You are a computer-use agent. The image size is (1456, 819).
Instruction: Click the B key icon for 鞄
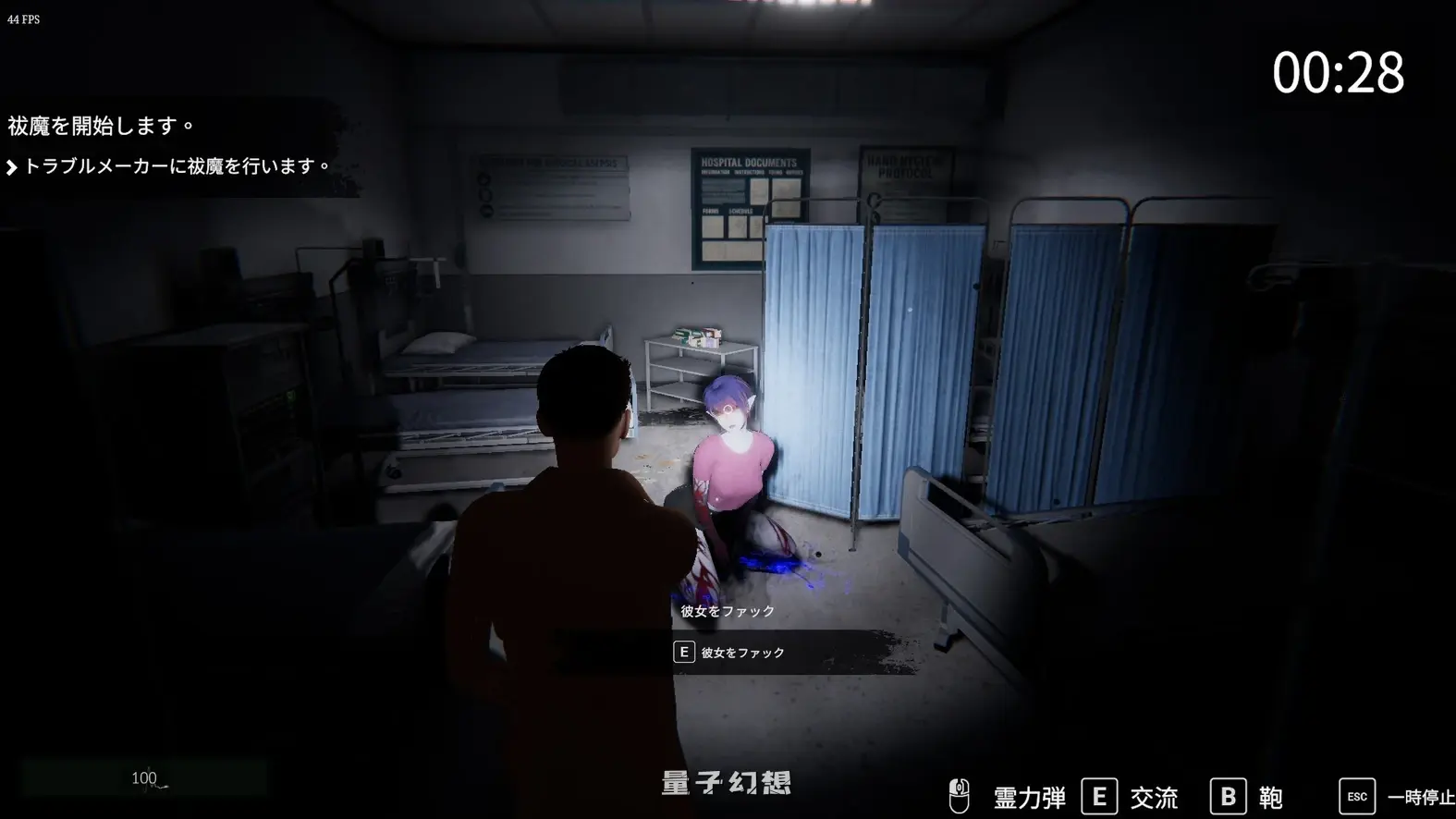click(1228, 794)
